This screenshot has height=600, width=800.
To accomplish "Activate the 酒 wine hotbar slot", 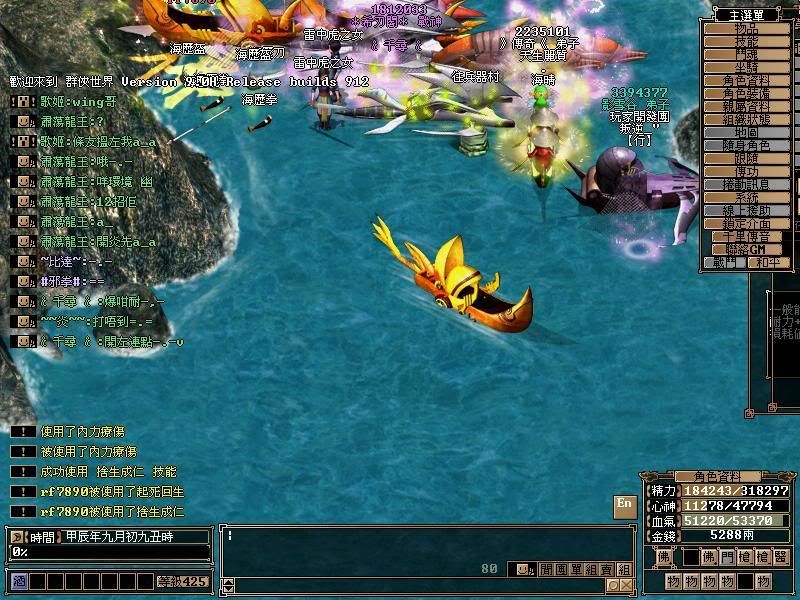I will 18,581.
